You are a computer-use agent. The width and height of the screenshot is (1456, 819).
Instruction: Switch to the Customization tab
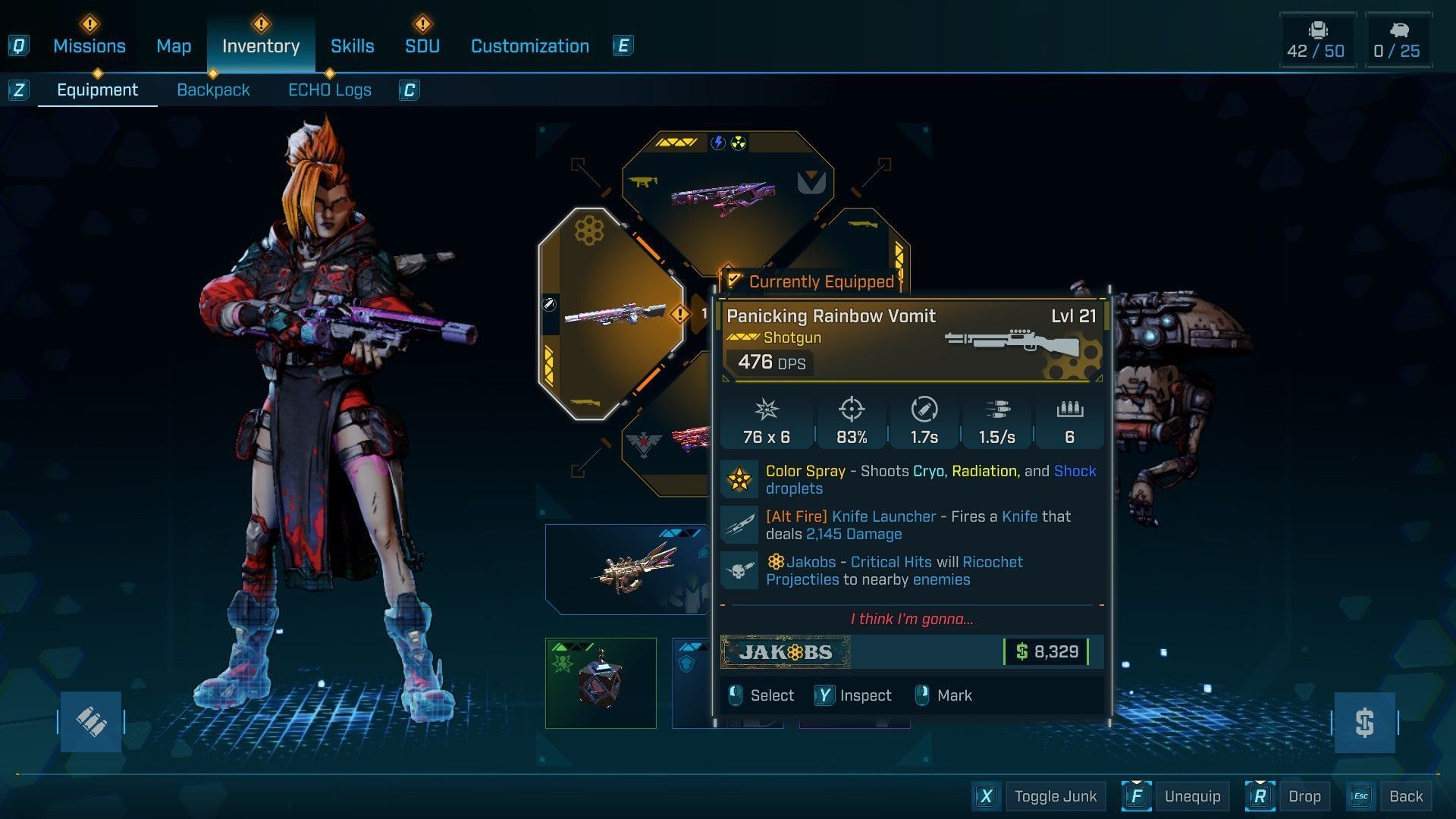(530, 46)
